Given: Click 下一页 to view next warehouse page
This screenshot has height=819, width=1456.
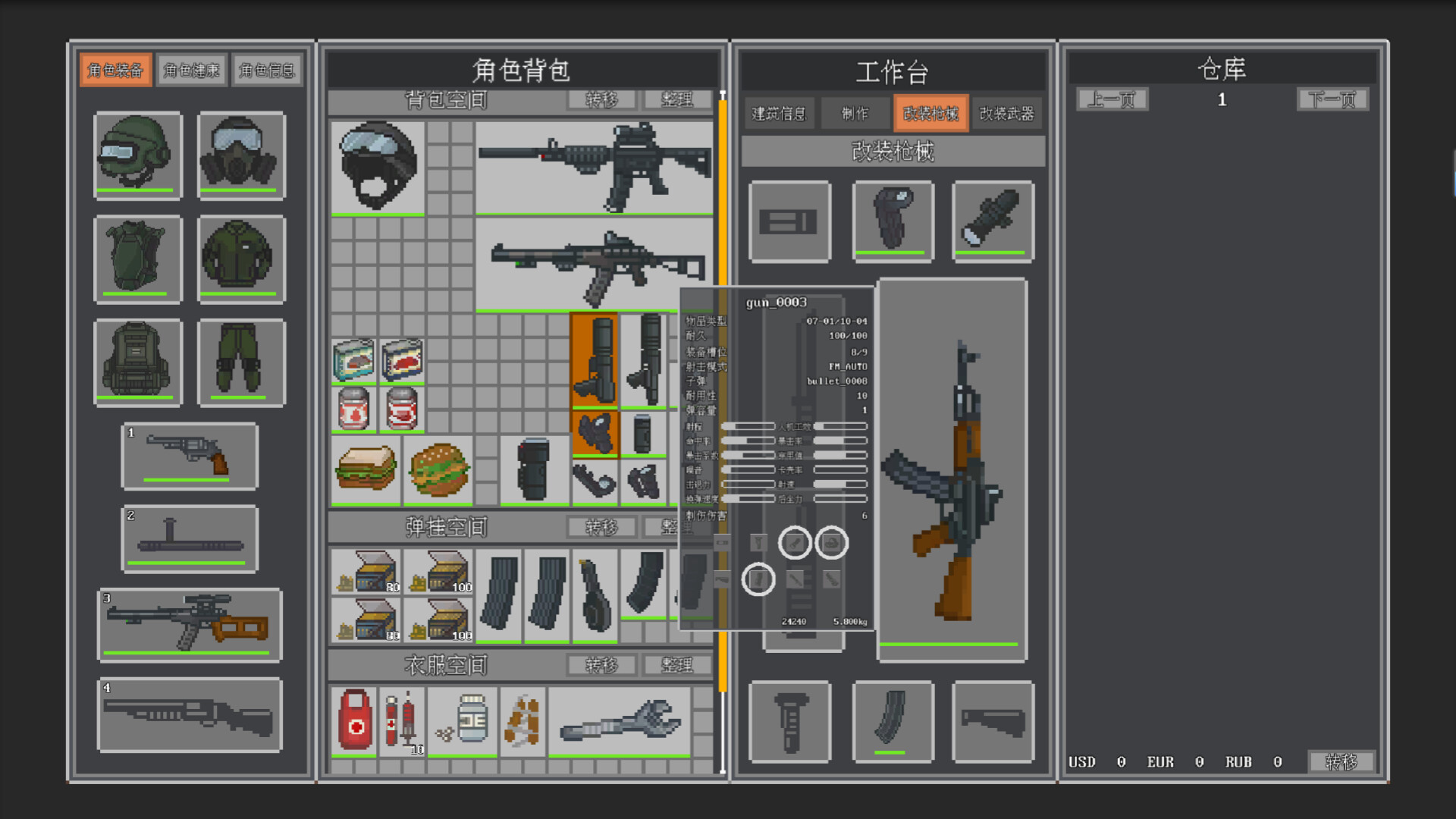Looking at the screenshot, I should coord(1332,99).
